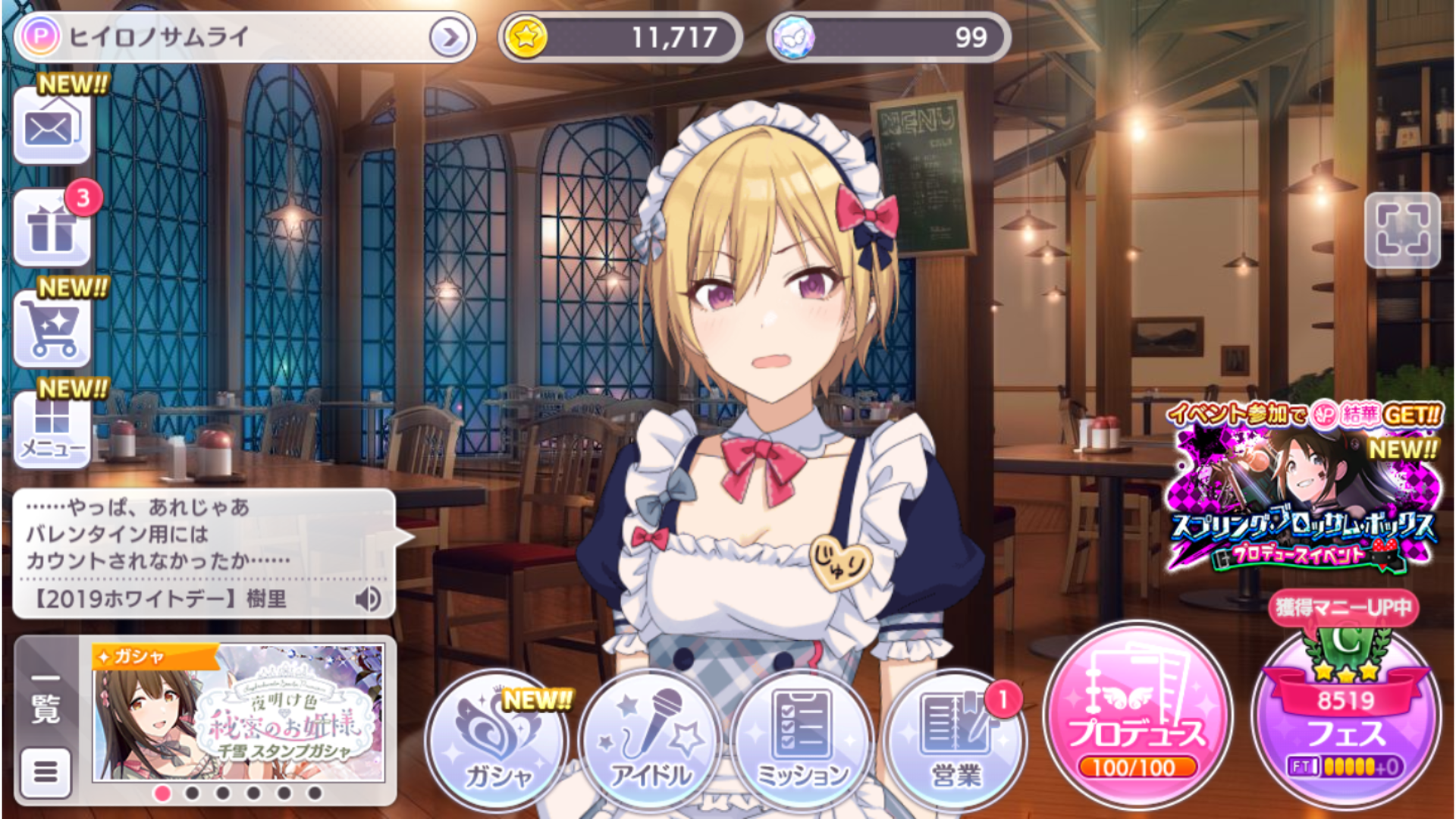Image resolution: width=1456 pixels, height=819 pixels.
Task: Open the 千雪 stamp gacha banner
Action: (238, 713)
